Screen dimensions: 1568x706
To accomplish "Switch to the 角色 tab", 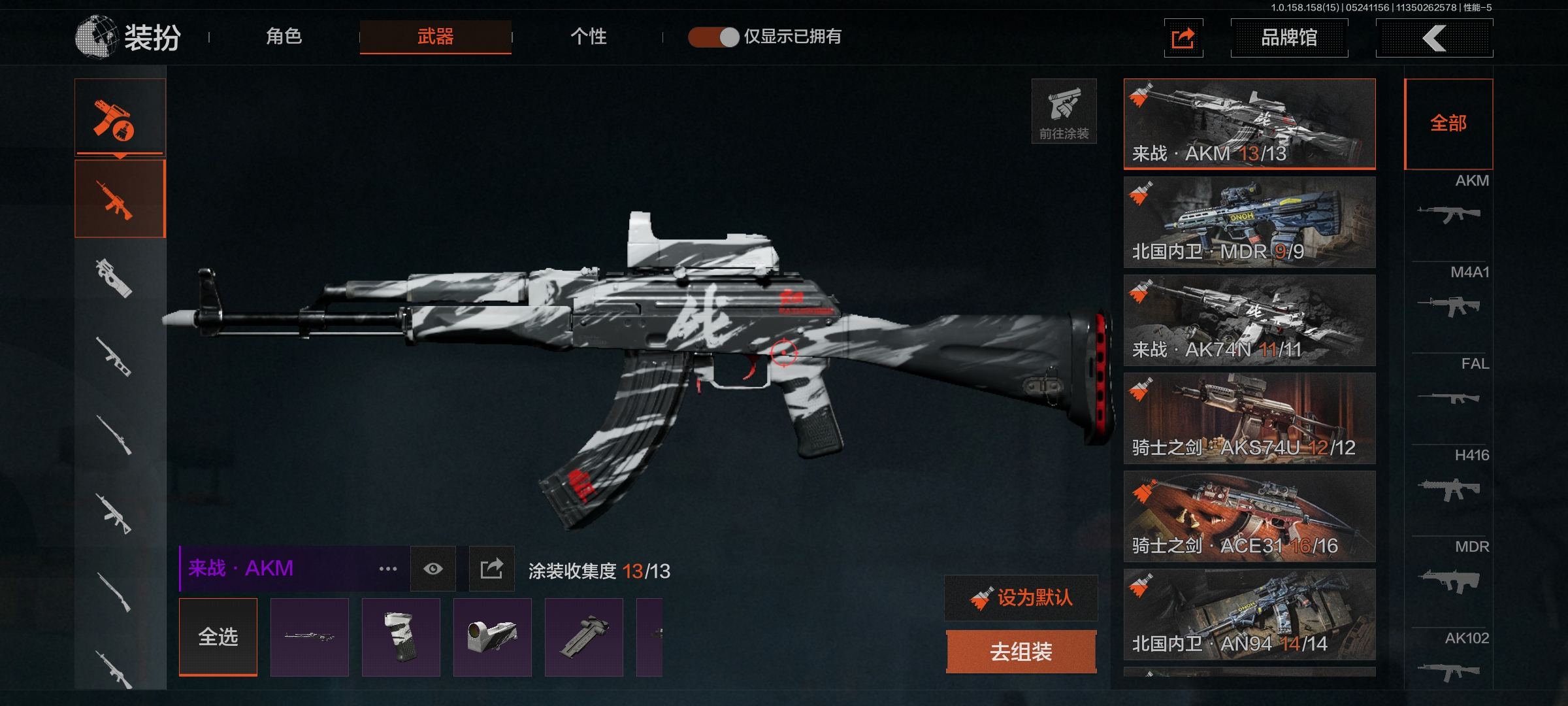I will pos(284,37).
